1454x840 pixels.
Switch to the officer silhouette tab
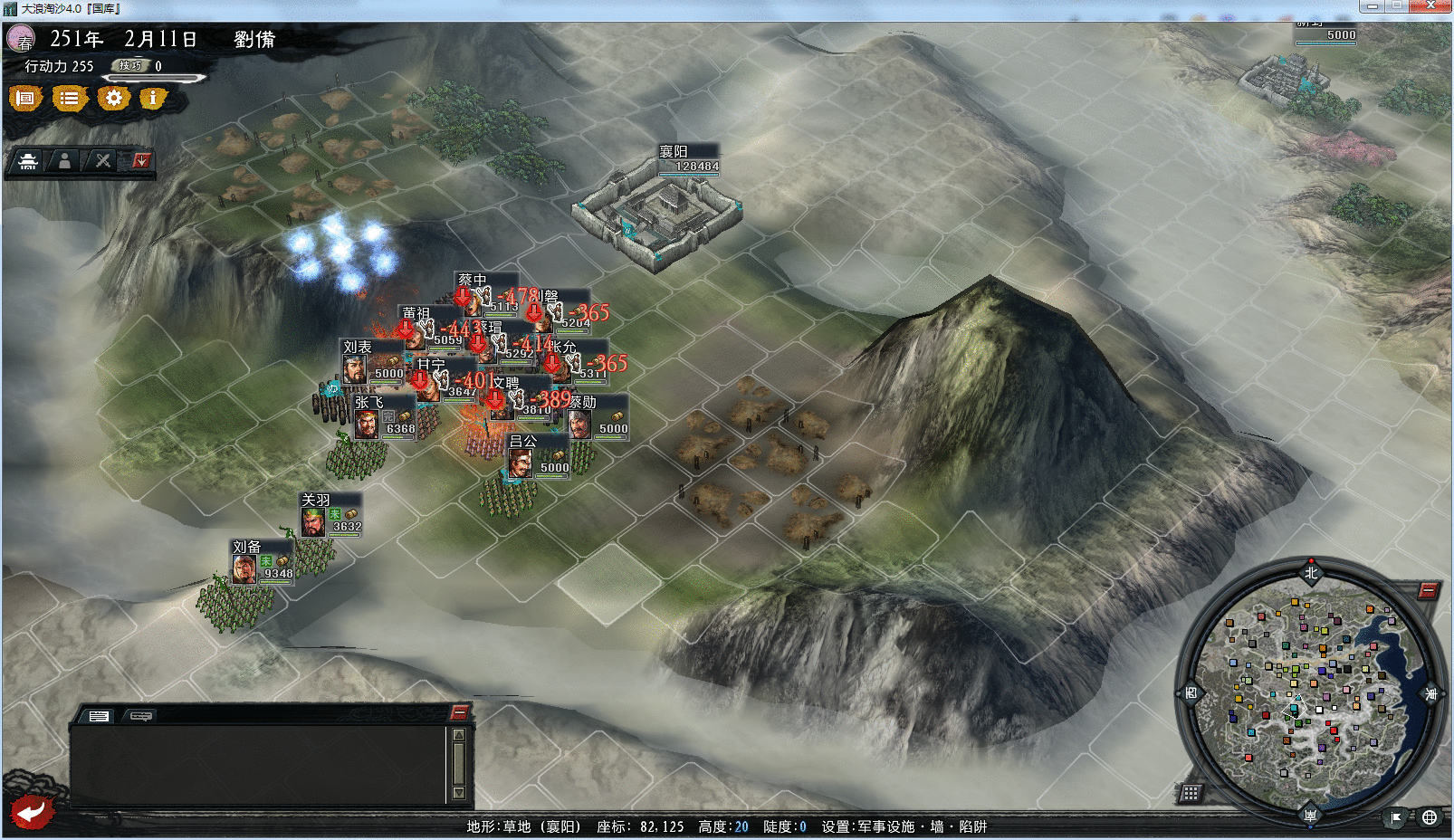click(65, 161)
